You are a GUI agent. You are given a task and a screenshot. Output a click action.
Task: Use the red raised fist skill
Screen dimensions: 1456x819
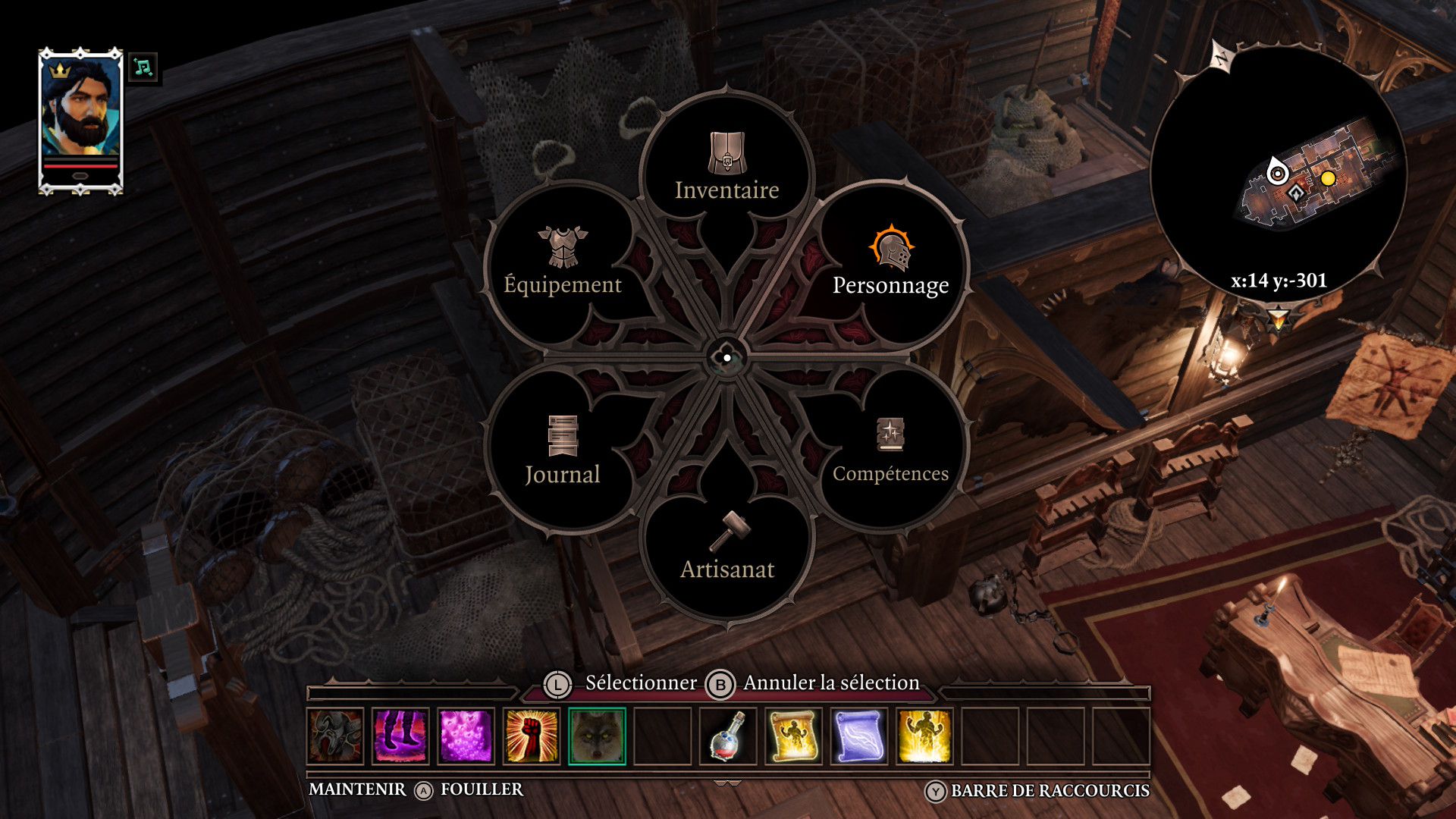click(x=532, y=736)
